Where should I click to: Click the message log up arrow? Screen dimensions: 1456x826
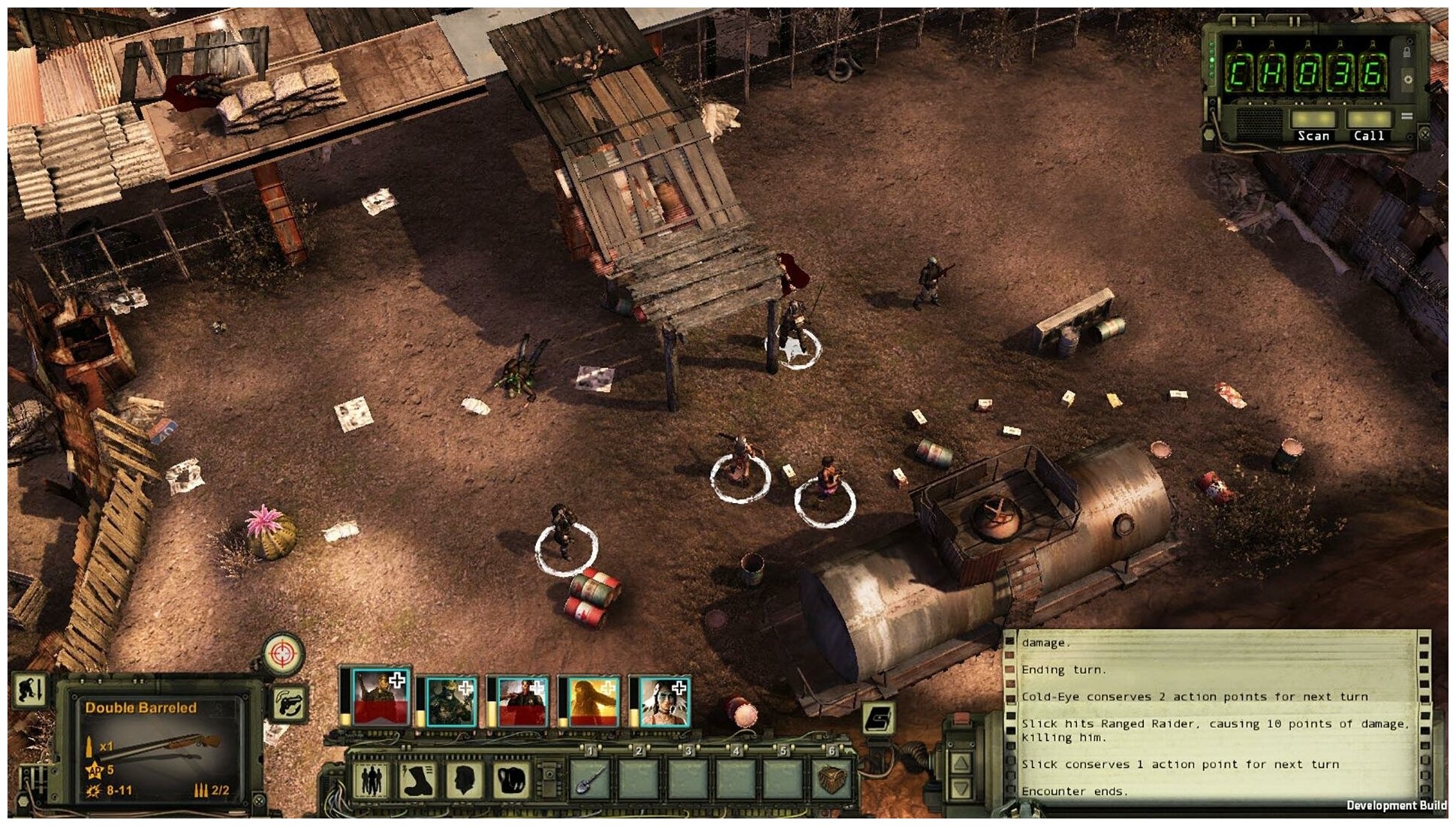[x=962, y=764]
